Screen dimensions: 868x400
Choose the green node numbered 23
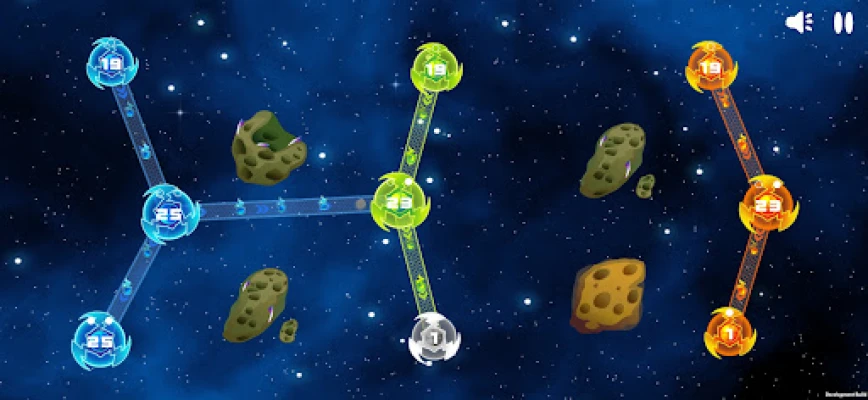401,200
